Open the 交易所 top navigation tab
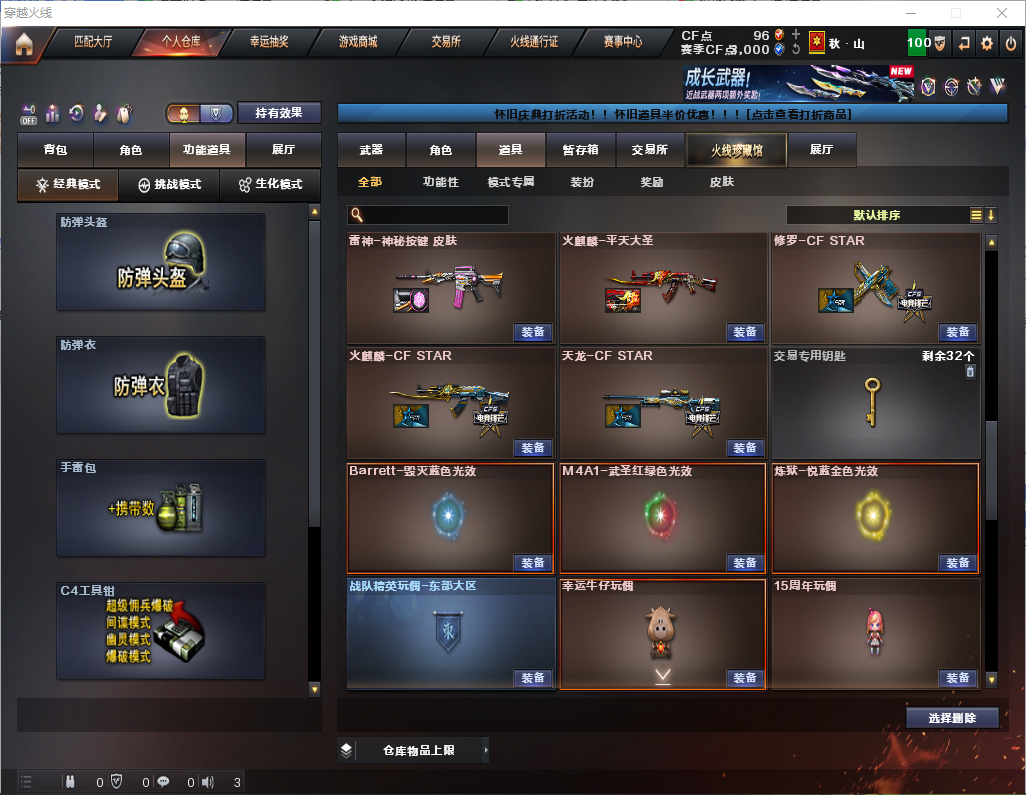The height and width of the screenshot is (795, 1026). (446, 42)
